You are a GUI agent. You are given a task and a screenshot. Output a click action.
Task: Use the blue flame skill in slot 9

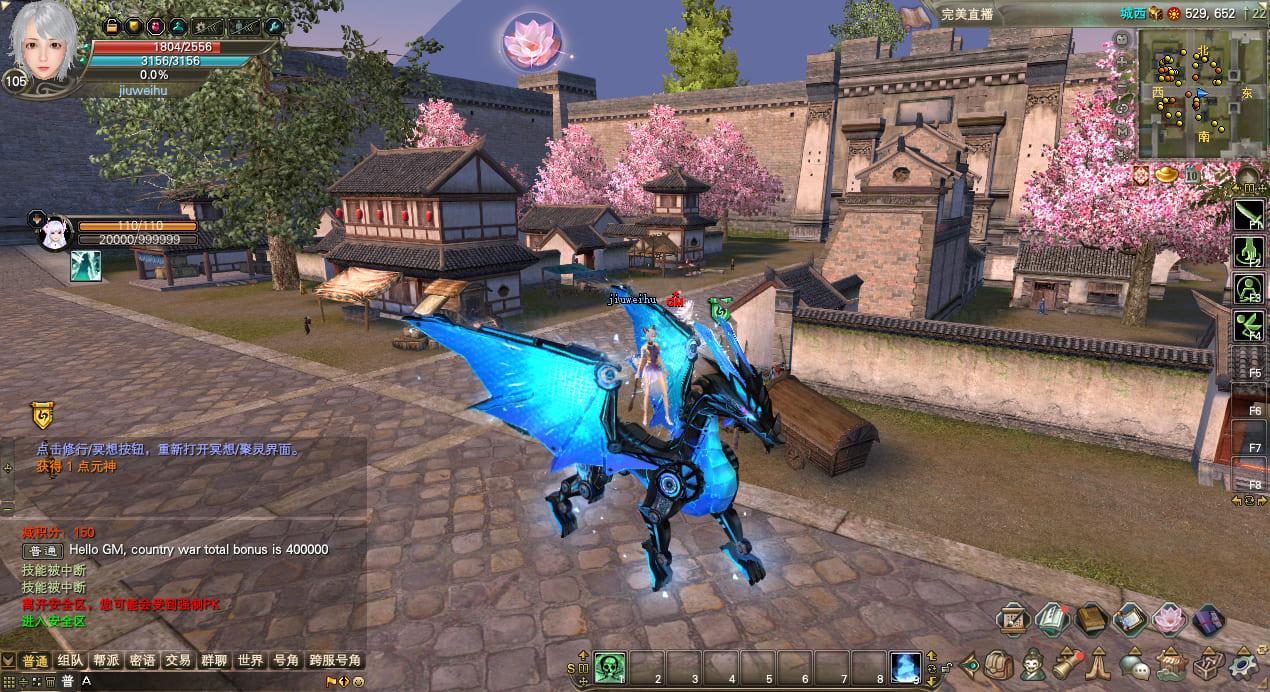905,666
